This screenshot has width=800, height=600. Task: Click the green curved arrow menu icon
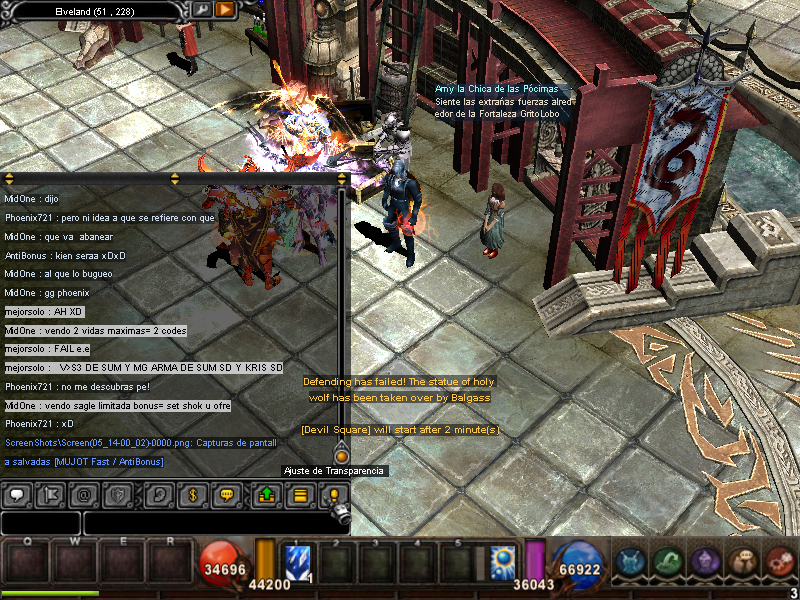669,562
